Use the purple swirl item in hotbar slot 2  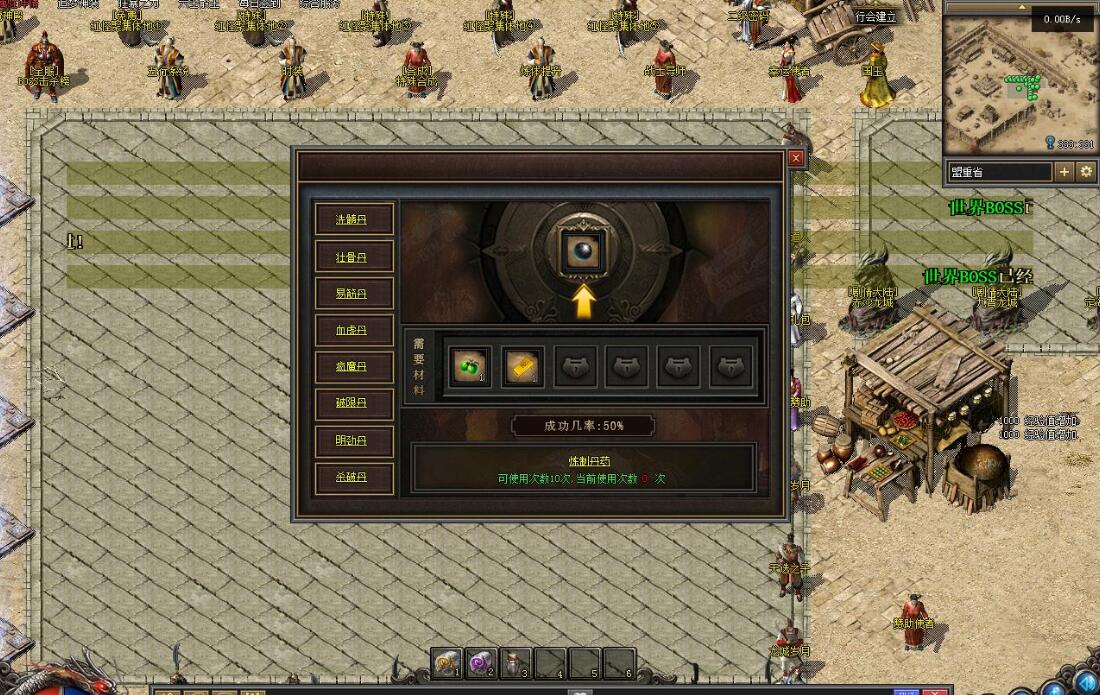pyautogui.click(x=482, y=662)
